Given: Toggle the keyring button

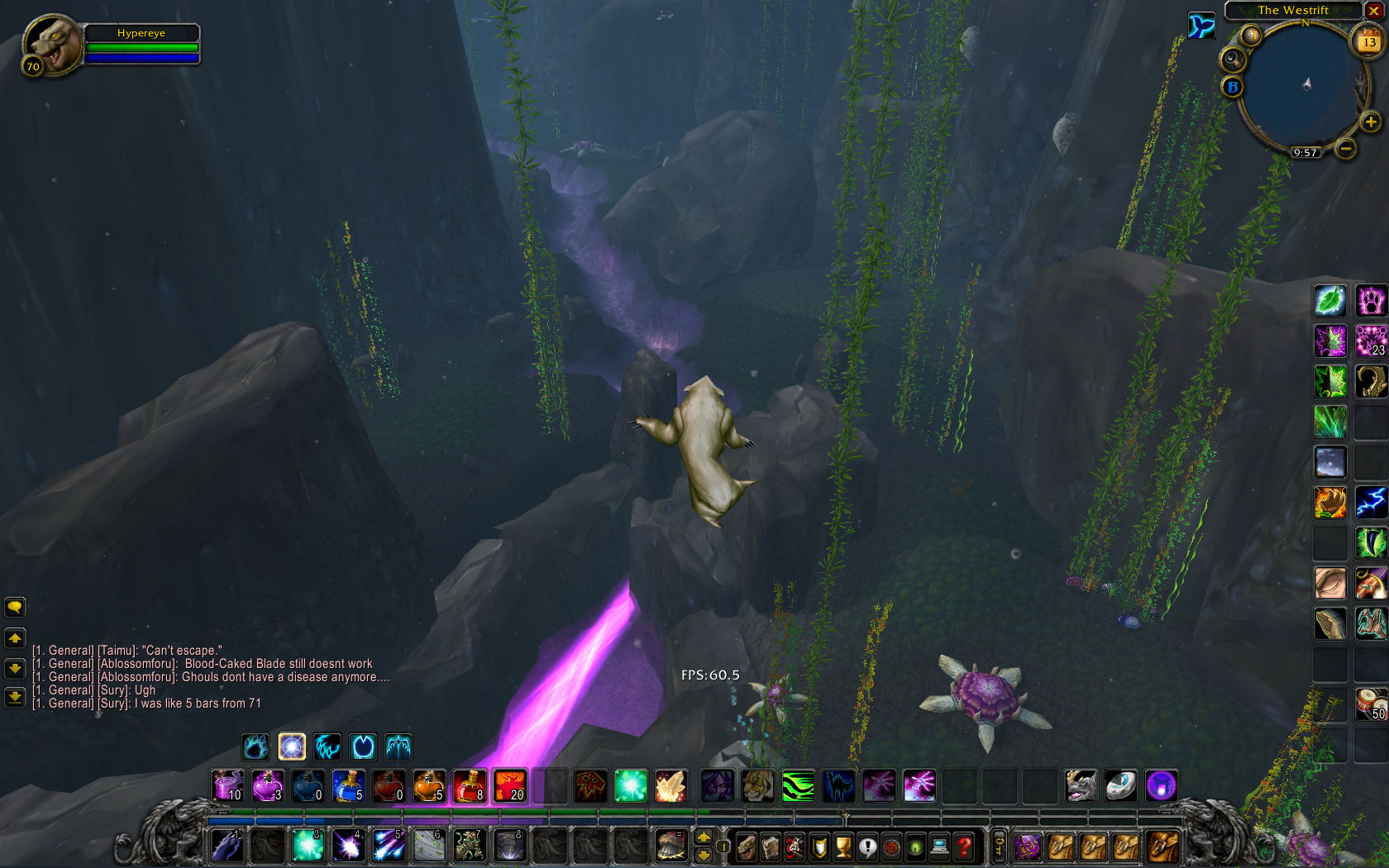Looking at the screenshot, I should click(x=999, y=847).
